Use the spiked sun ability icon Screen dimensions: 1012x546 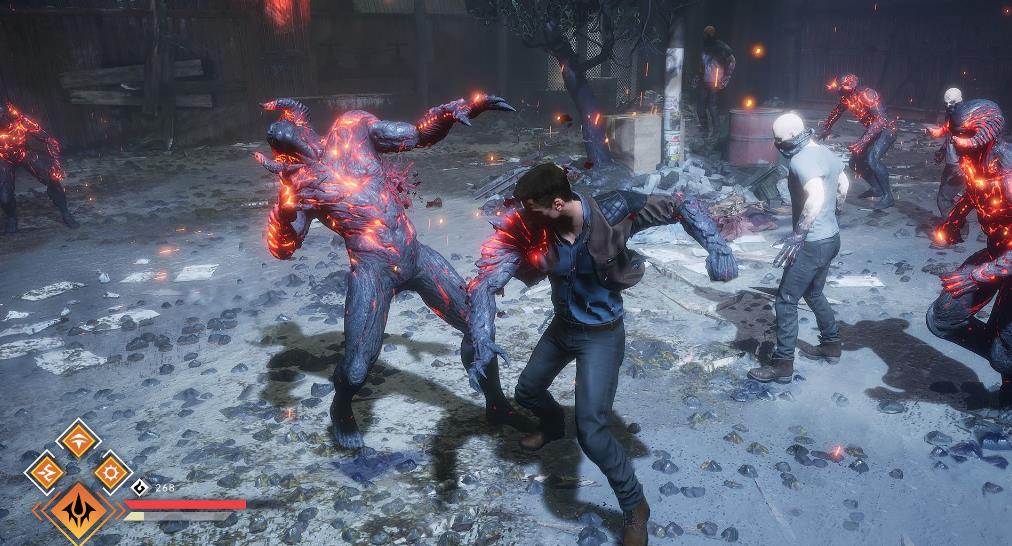pos(110,471)
